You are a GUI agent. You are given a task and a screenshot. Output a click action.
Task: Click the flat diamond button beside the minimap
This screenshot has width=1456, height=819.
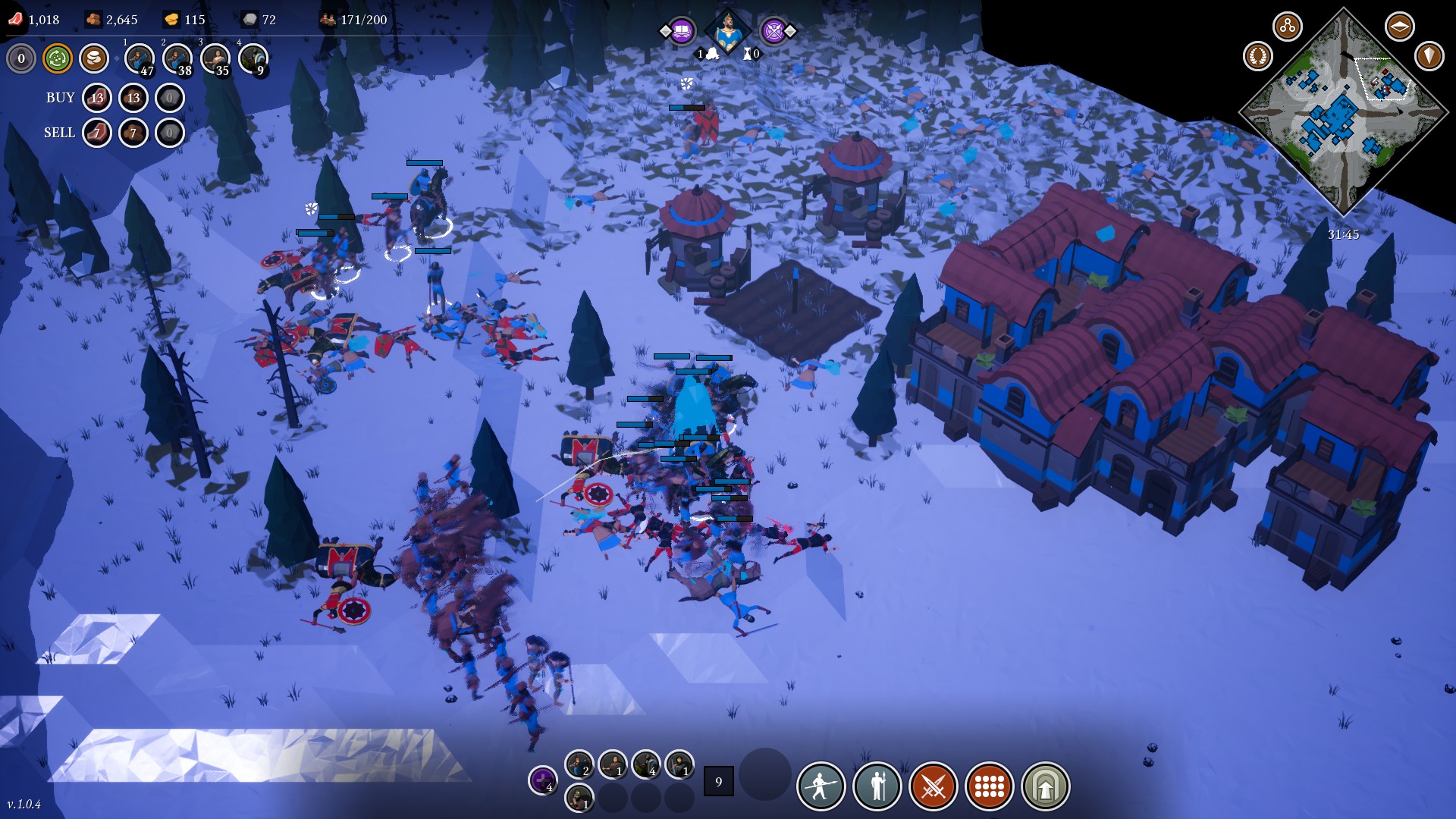point(1399,27)
